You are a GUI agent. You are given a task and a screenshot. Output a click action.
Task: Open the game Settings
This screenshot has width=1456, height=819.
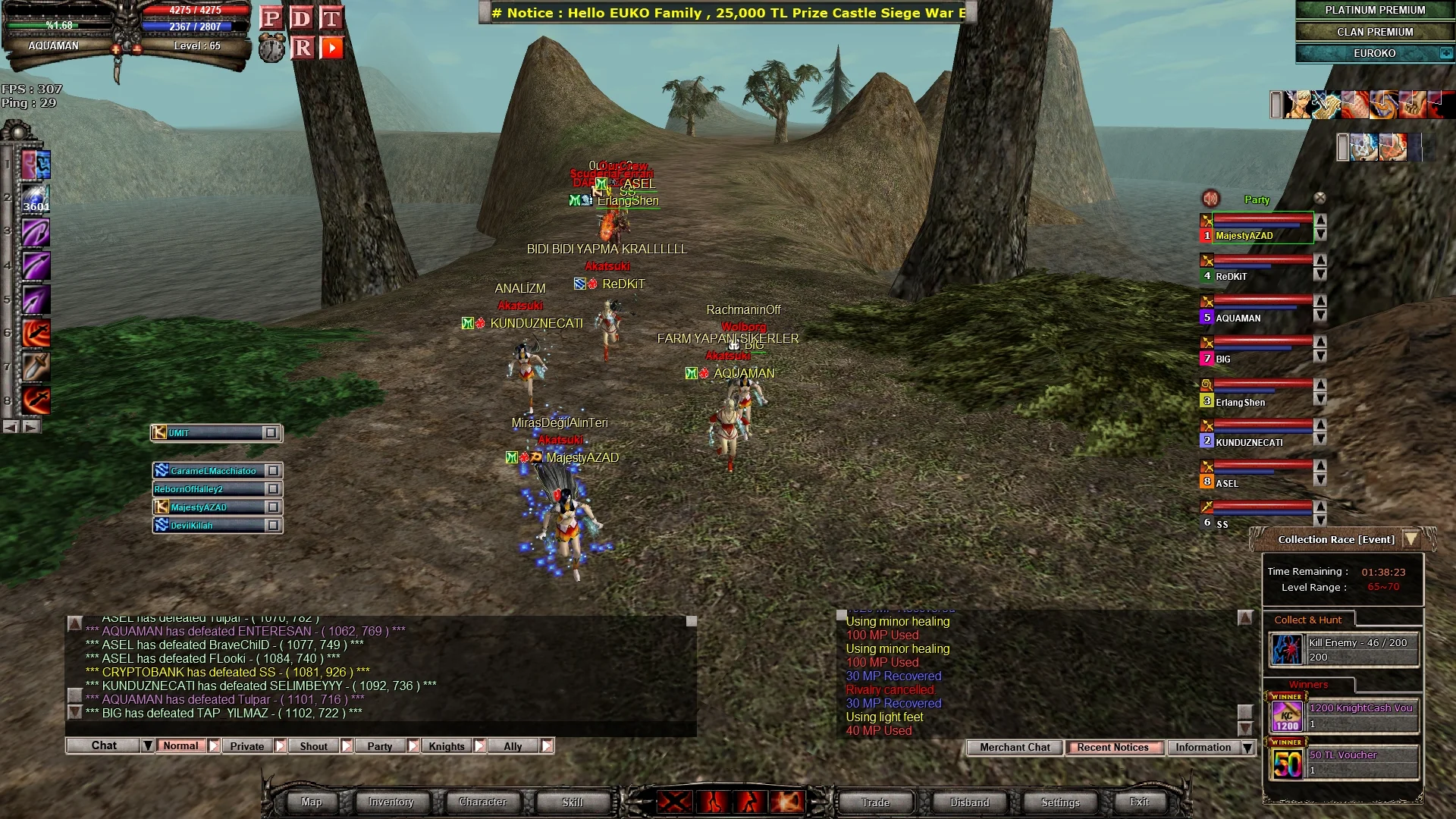pos(1060,802)
